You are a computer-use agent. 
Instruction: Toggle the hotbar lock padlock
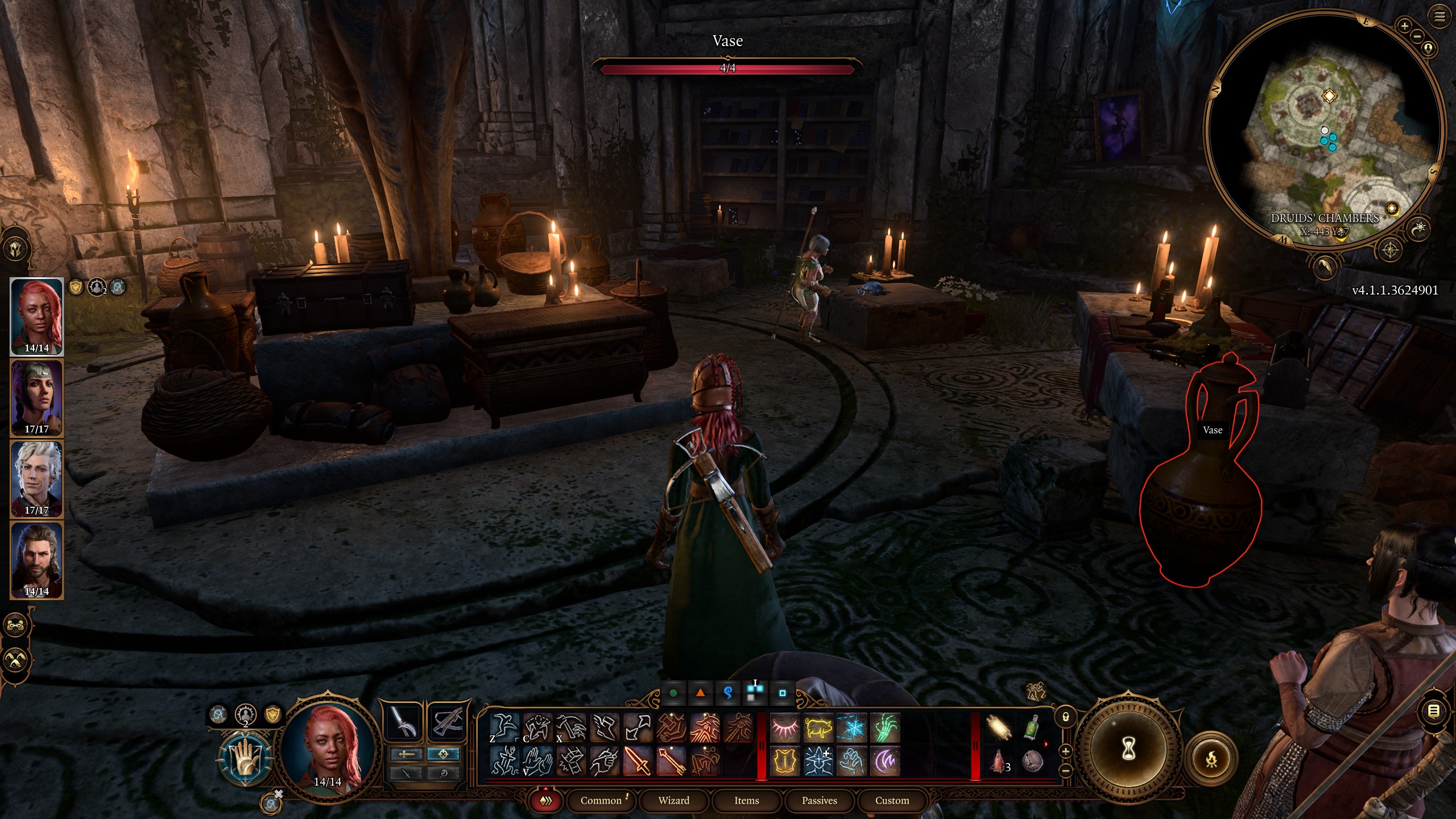coord(1065,717)
